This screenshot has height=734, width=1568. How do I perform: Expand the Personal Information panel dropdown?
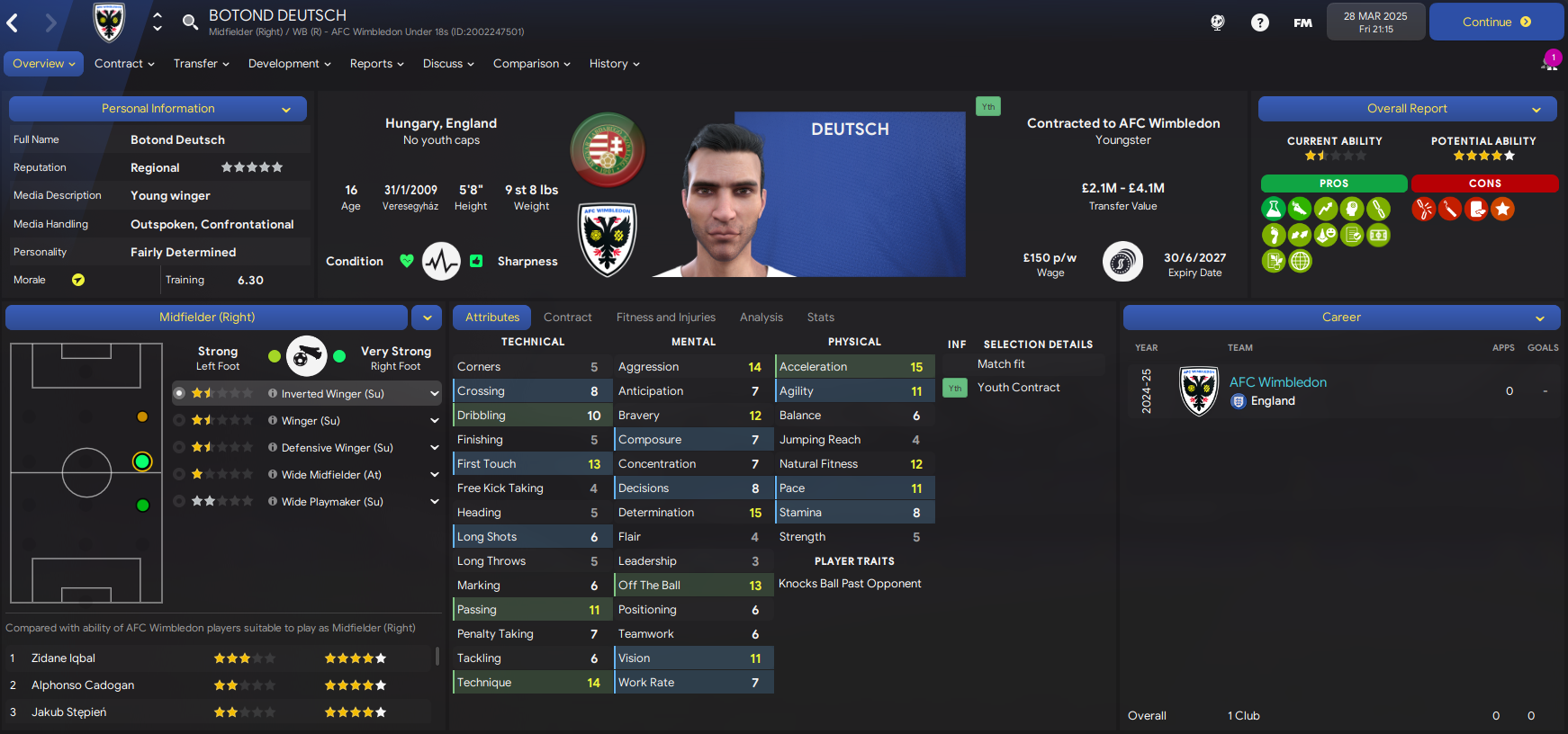pyautogui.click(x=286, y=110)
